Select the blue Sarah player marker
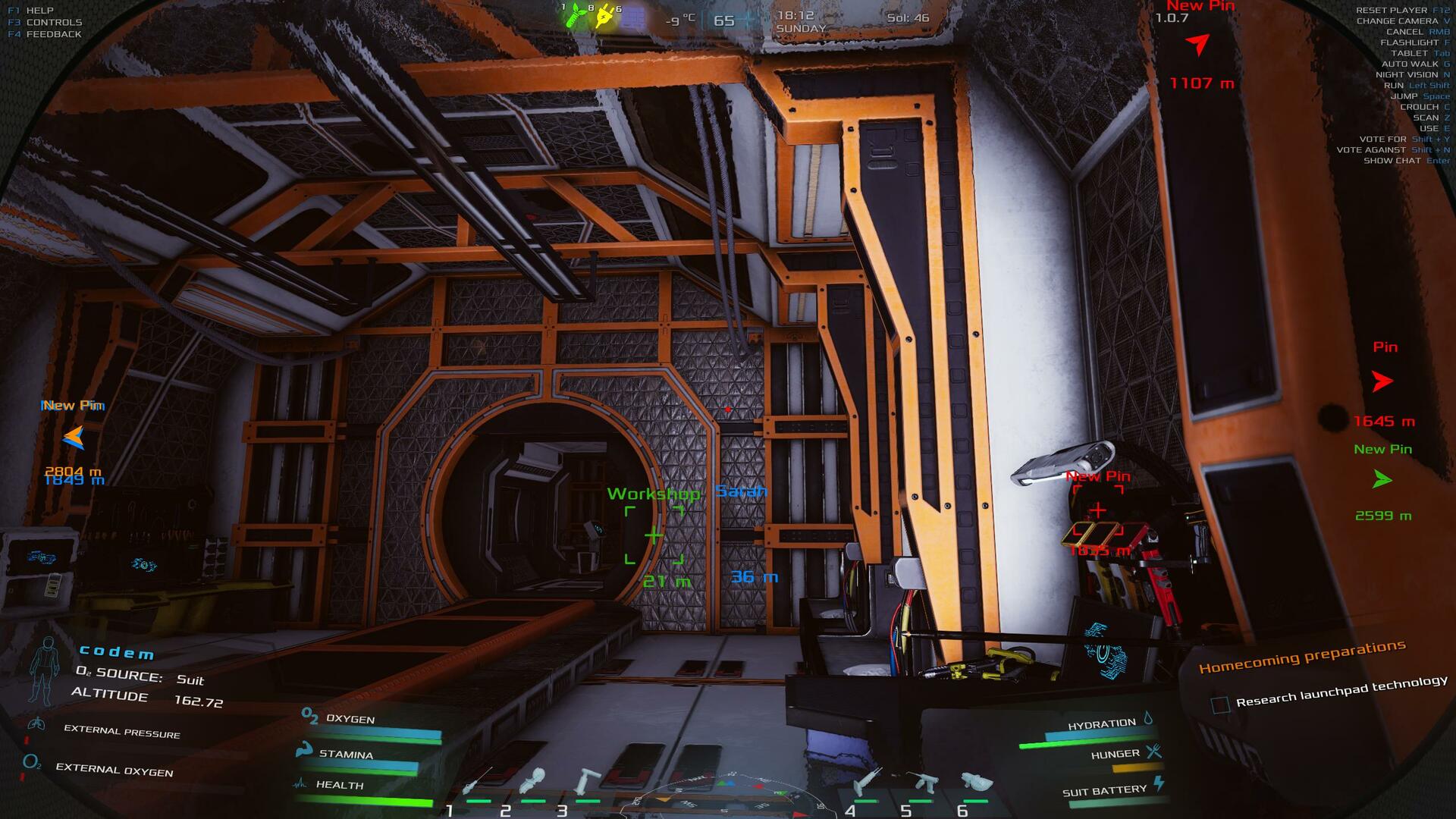 (741, 491)
